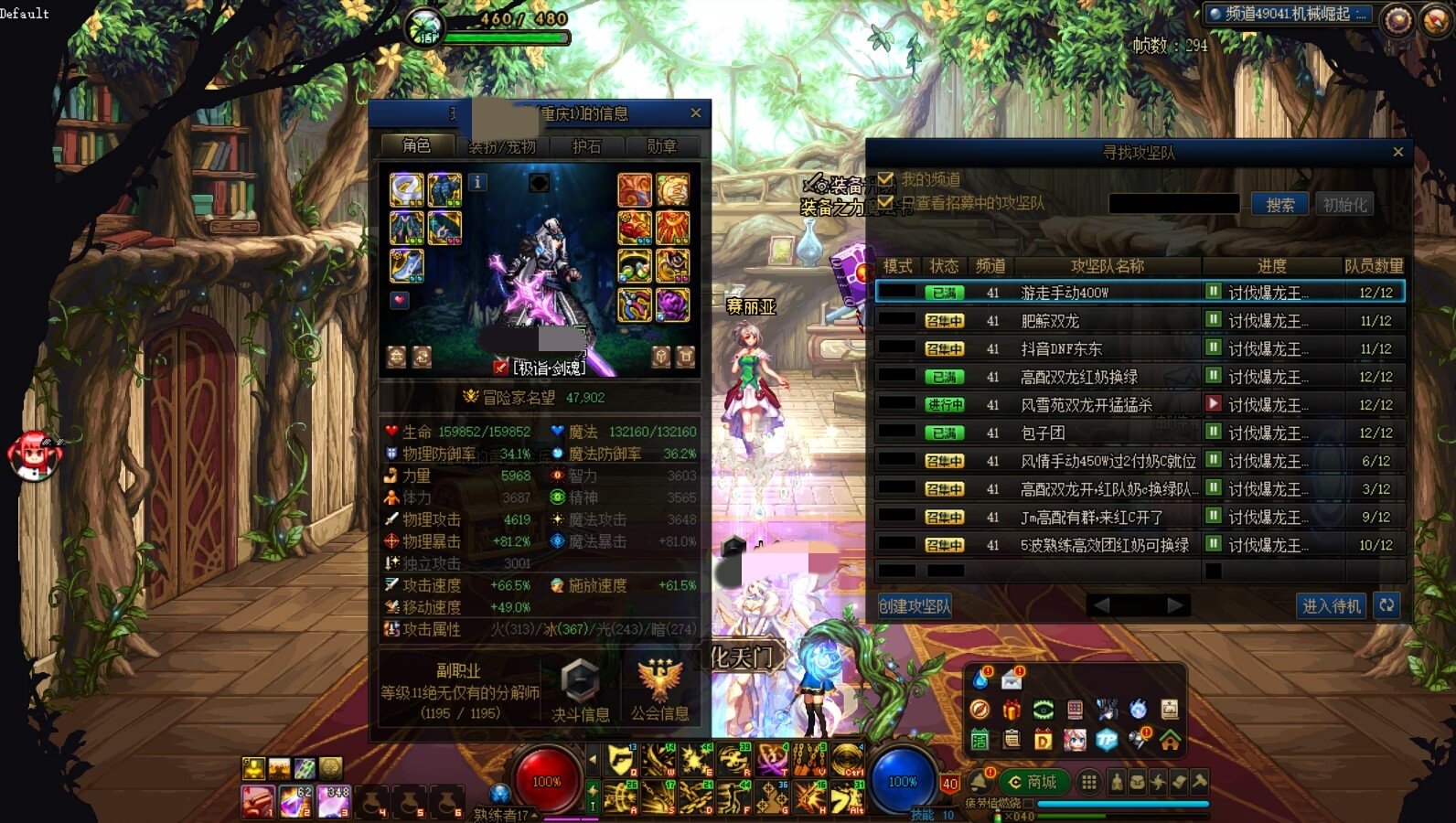Select the green eye event icon

(x=1044, y=709)
